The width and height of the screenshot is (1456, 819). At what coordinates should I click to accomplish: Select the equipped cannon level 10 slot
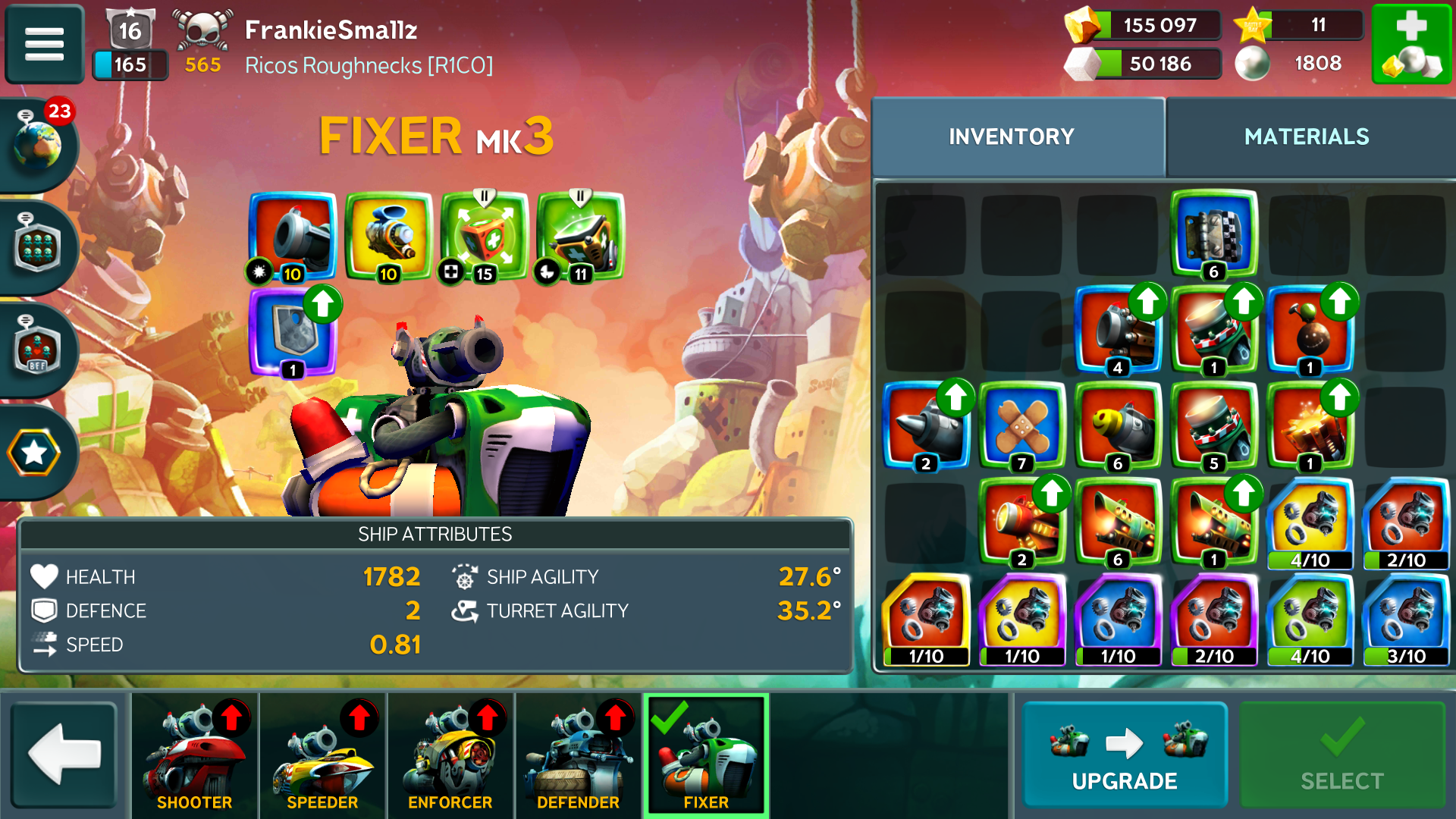pos(293,237)
